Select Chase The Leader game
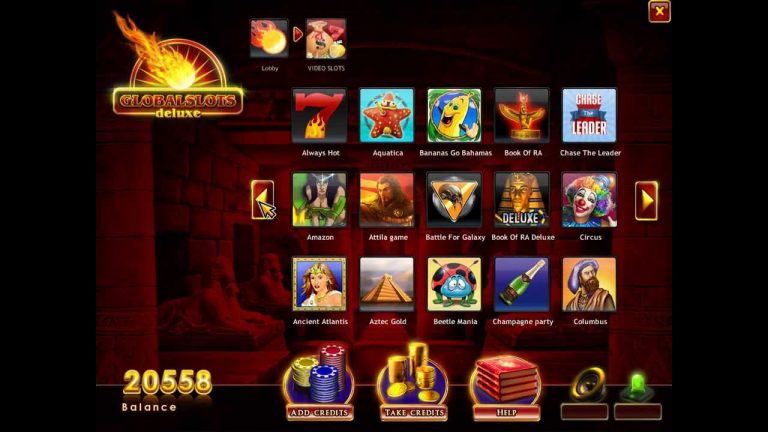The image size is (768, 432). (589, 116)
